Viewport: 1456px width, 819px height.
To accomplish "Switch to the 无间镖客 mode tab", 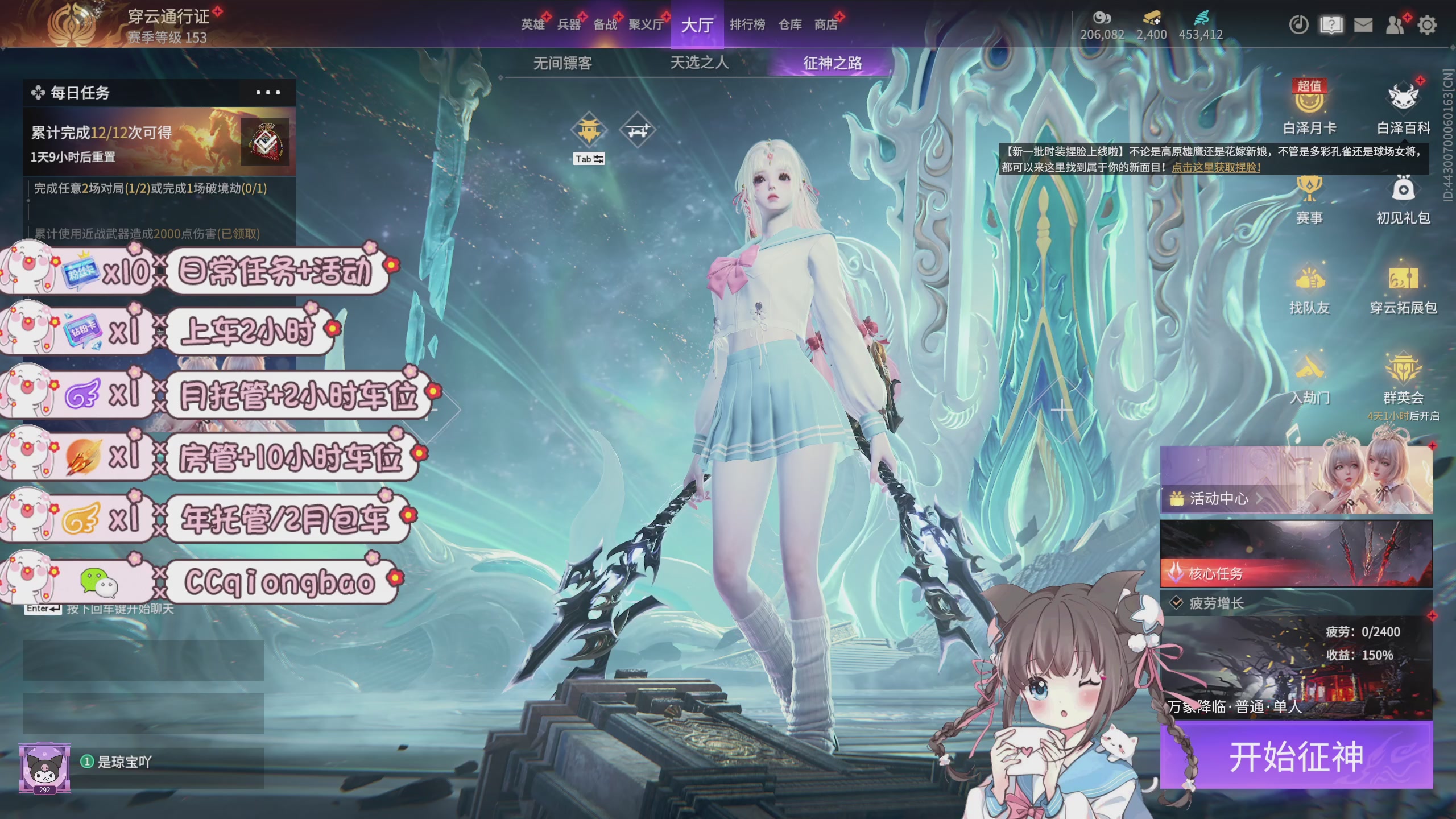I will pos(562,63).
